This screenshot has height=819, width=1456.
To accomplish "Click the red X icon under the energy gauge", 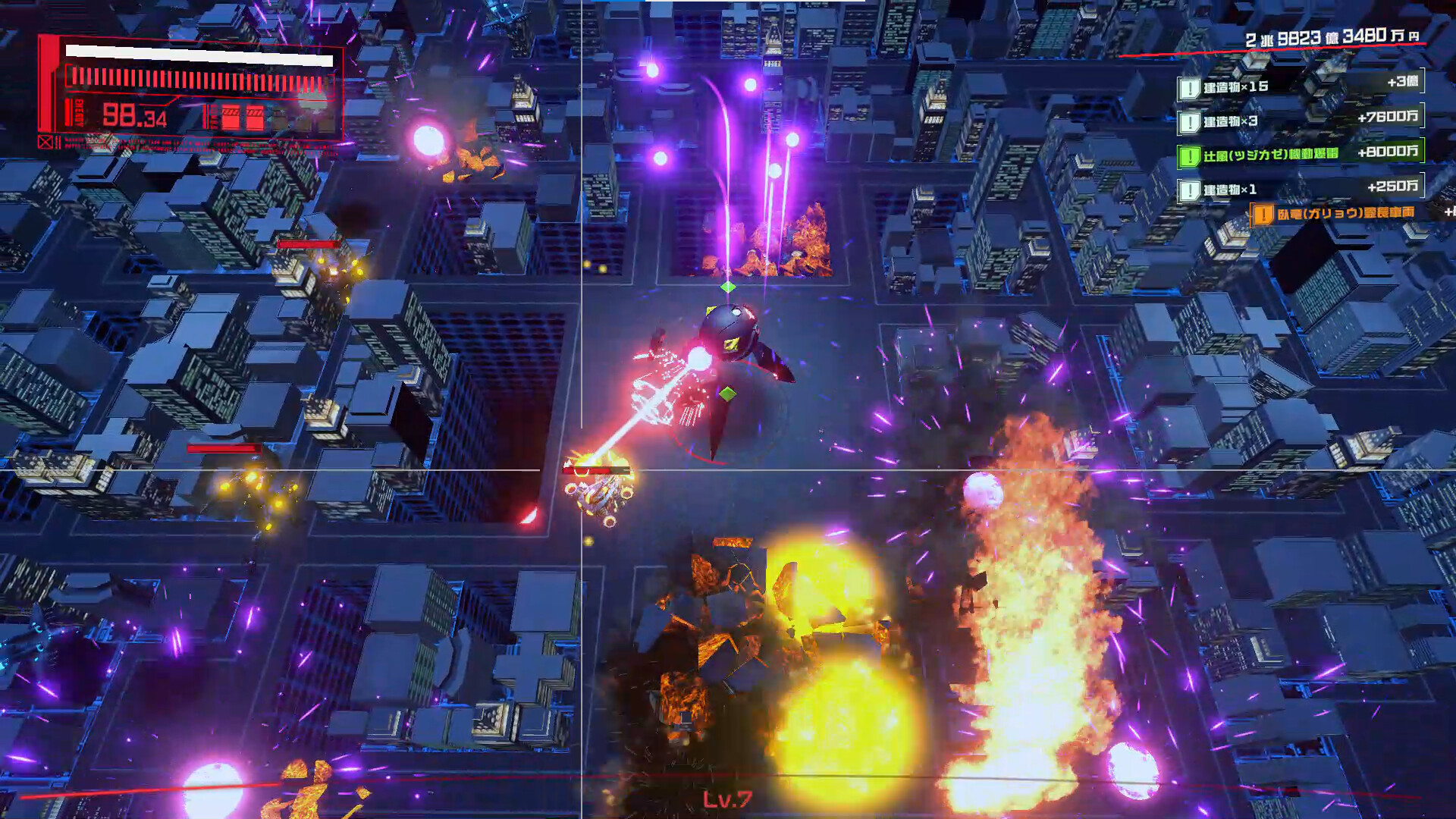I will click(x=45, y=143).
